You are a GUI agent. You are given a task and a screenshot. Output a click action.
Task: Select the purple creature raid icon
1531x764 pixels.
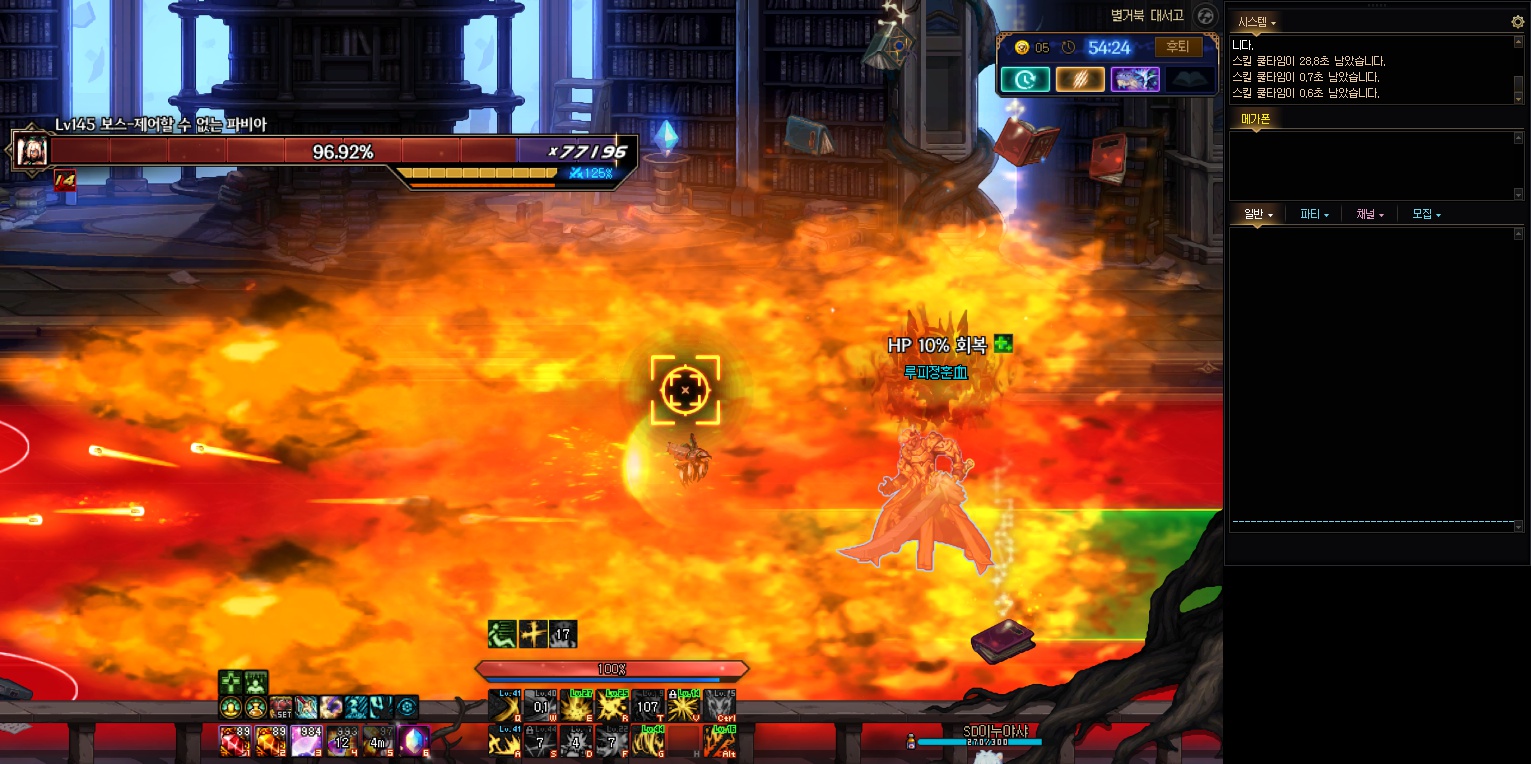coord(1135,79)
